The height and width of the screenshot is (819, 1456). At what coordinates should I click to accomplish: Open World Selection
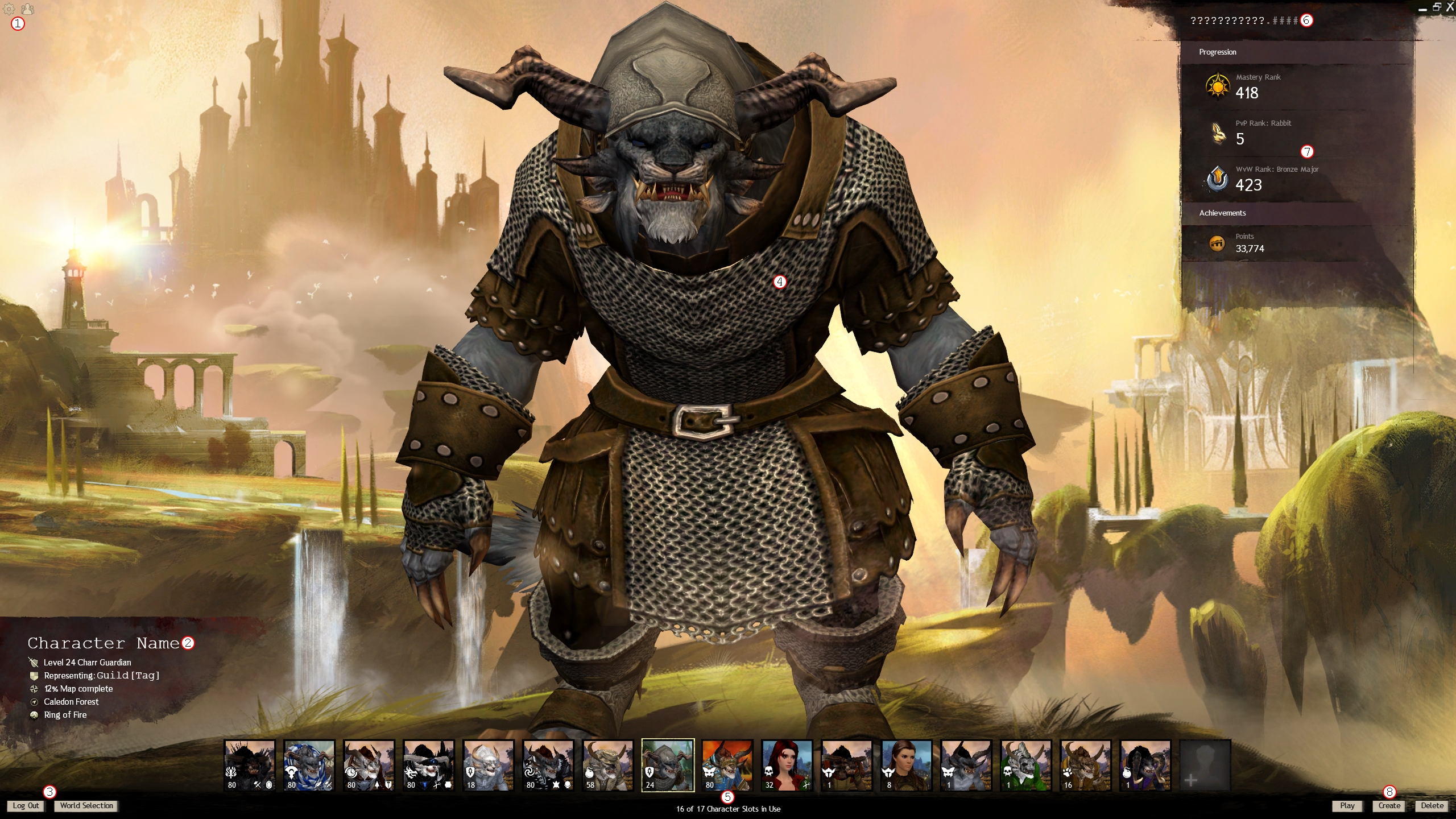tap(86, 805)
